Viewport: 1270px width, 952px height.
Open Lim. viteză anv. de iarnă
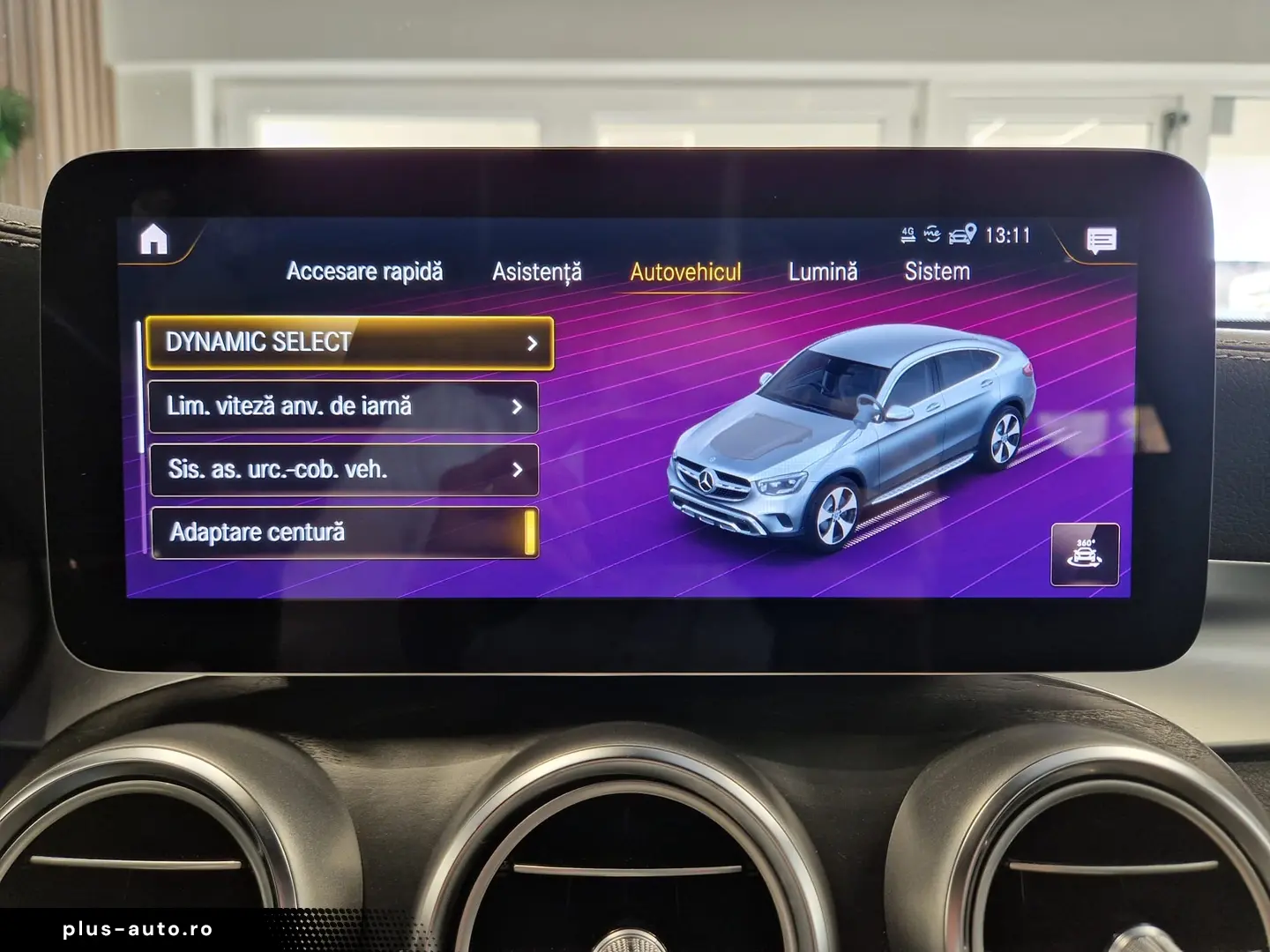(343, 406)
